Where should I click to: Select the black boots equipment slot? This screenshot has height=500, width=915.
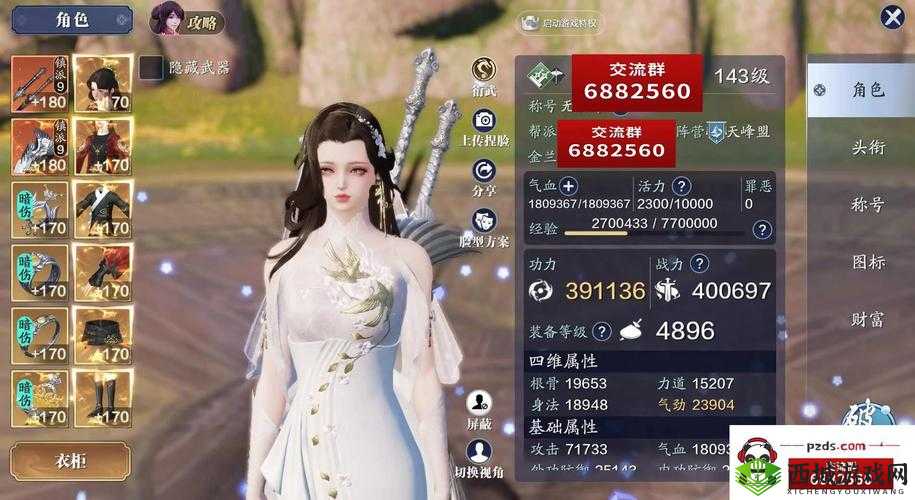tap(103, 399)
